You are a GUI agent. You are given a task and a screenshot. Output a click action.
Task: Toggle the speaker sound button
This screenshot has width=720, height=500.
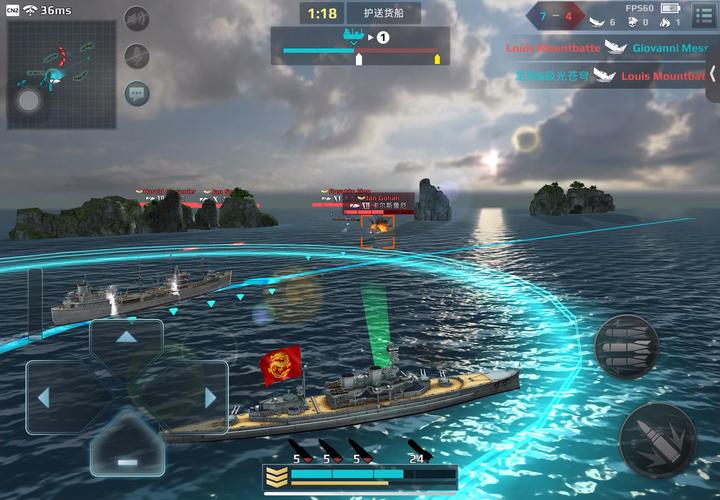[137, 19]
